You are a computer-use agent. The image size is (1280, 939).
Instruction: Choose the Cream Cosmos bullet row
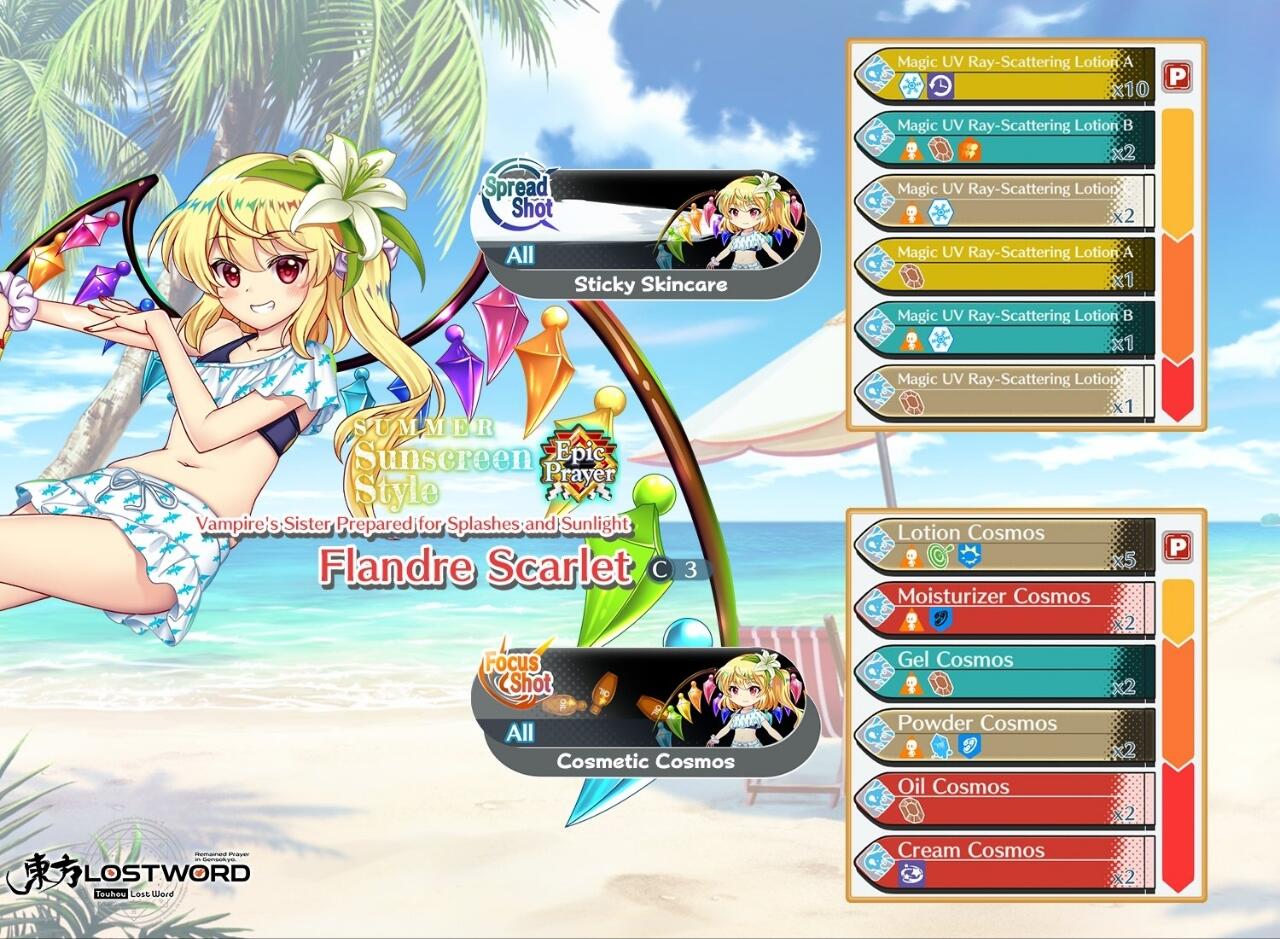coord(1004,862)
